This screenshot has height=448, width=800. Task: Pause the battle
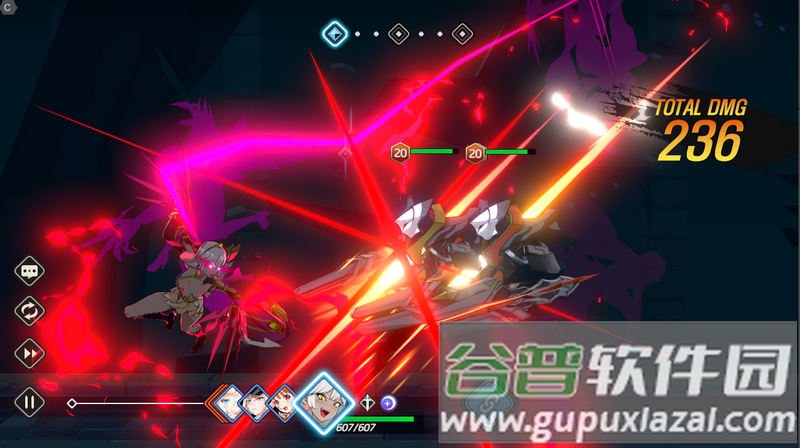point(29,403)
